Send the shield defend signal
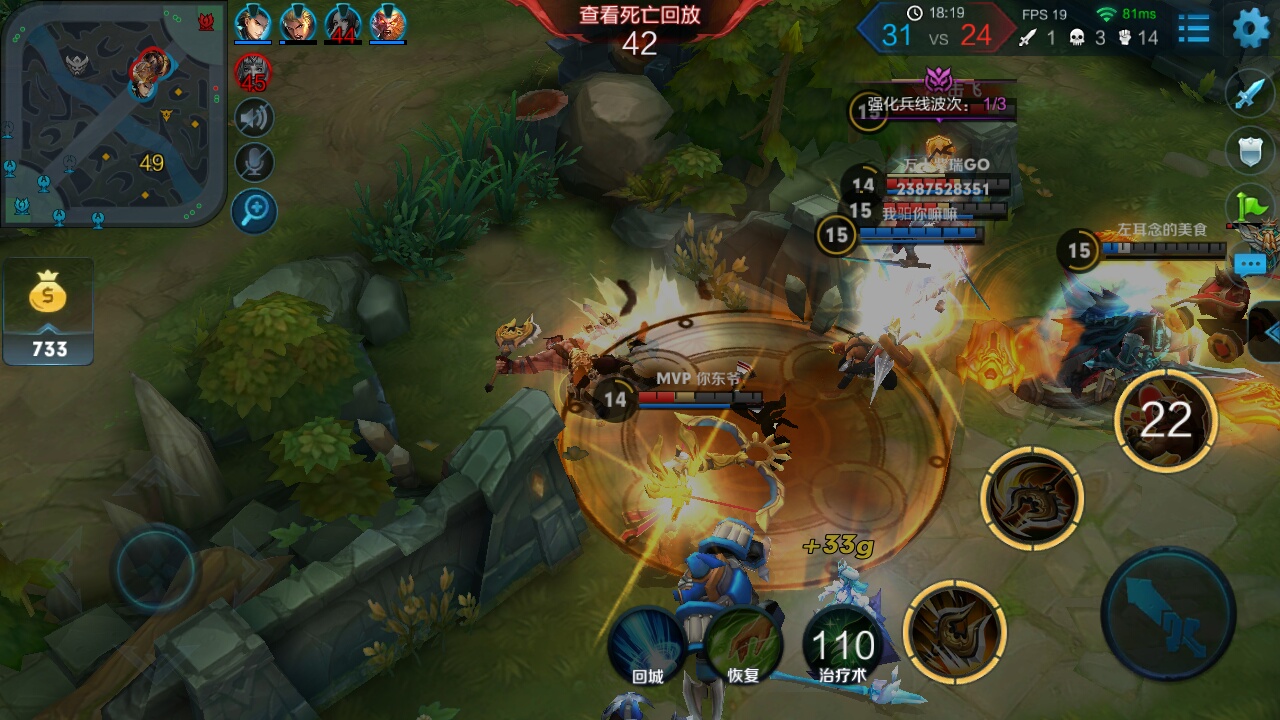Image resolution: width=1280 pixels, height=720 pixels. (1250, 150)
